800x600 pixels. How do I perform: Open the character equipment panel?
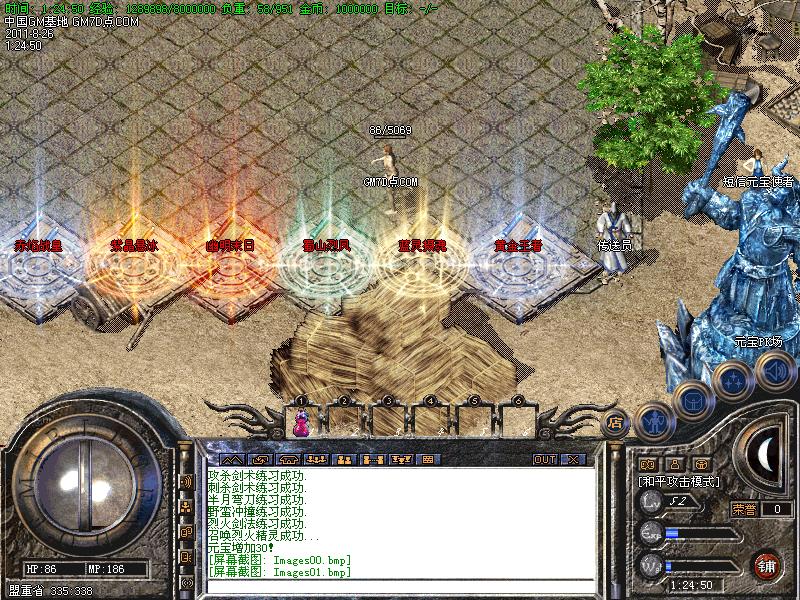(653, 420)
